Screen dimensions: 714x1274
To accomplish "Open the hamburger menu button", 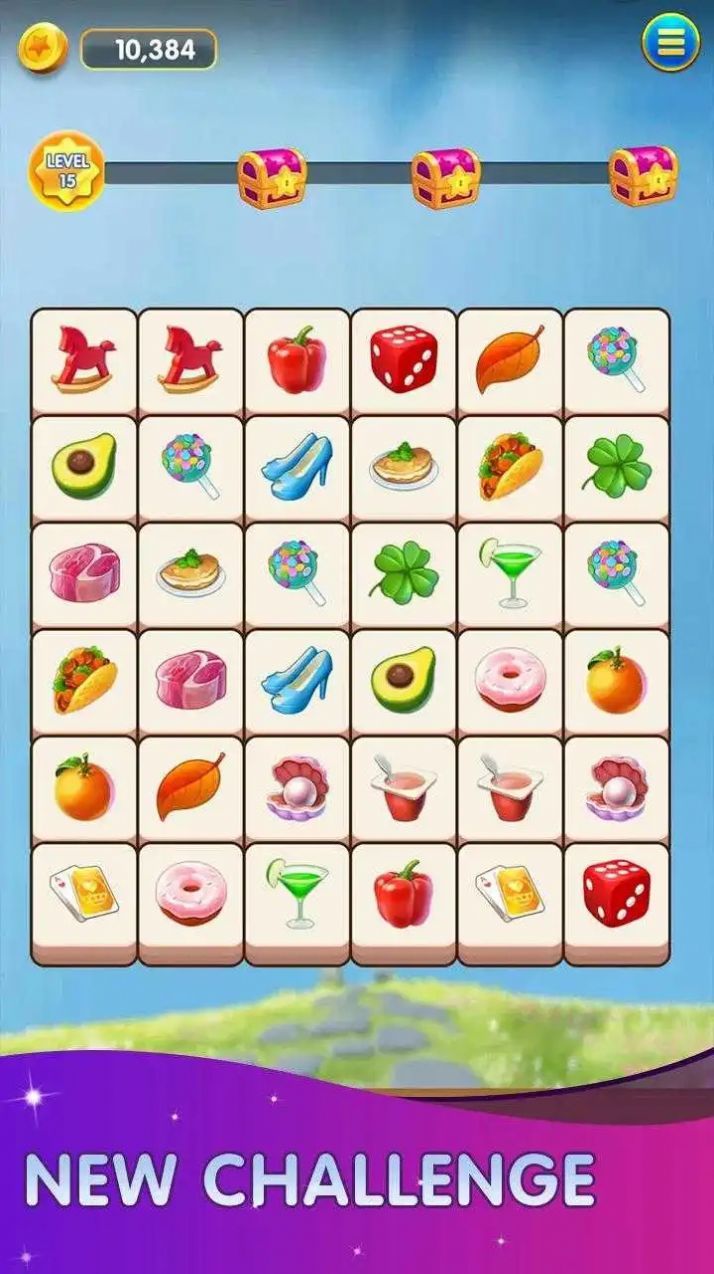I will (670, 42).
